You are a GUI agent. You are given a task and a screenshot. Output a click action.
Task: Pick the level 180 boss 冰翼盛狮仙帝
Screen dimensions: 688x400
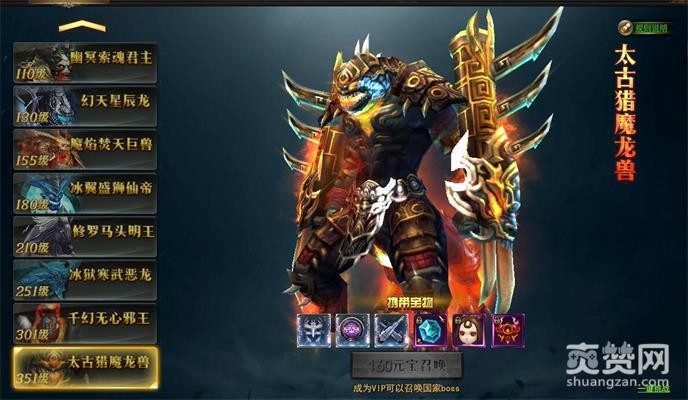(x=85, y=192)
